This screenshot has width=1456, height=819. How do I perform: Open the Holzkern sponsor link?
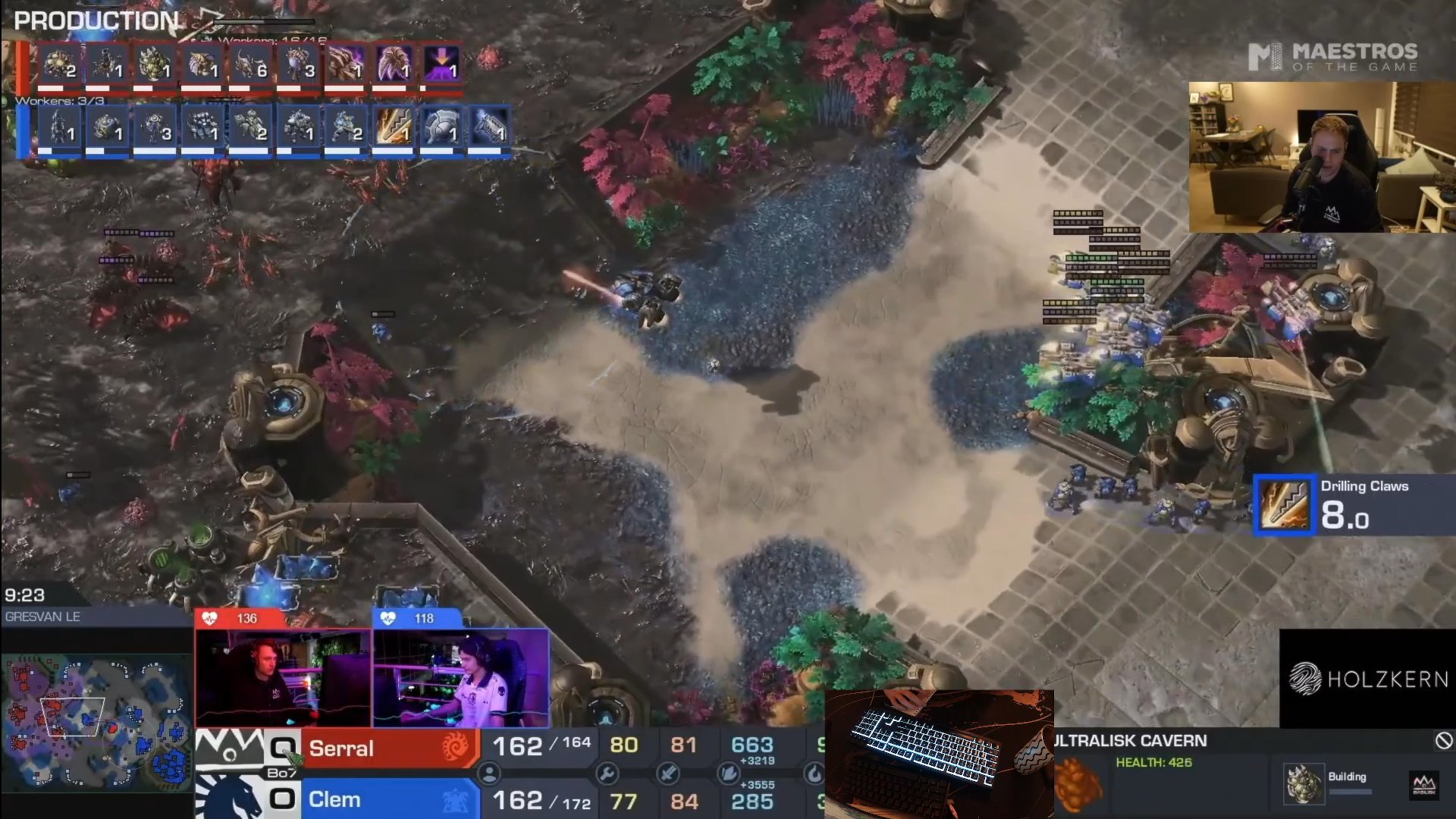point(1365,680)
